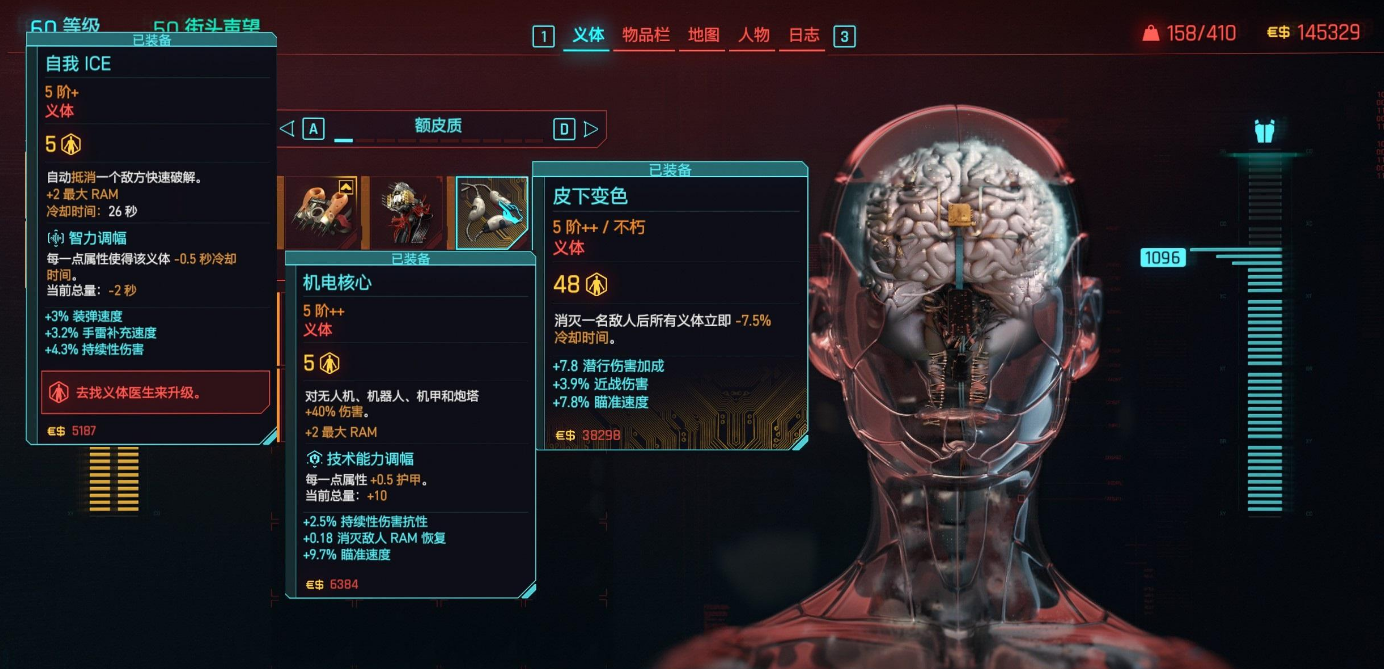Open the 物品栏 inventory tab
1384x669 pixels.
point(645,35)
